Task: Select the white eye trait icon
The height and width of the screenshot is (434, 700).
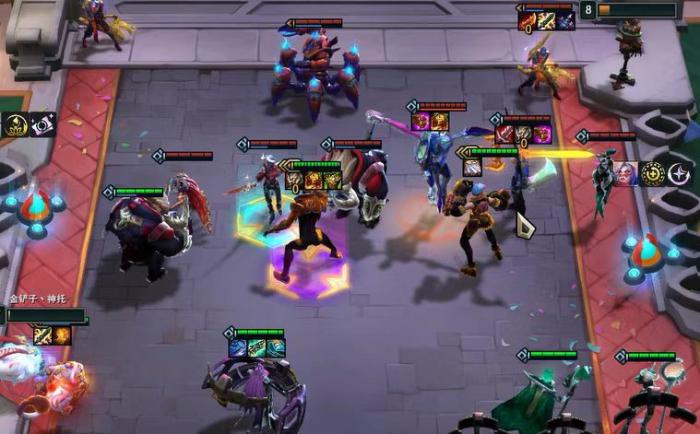Action: point(43,125)
